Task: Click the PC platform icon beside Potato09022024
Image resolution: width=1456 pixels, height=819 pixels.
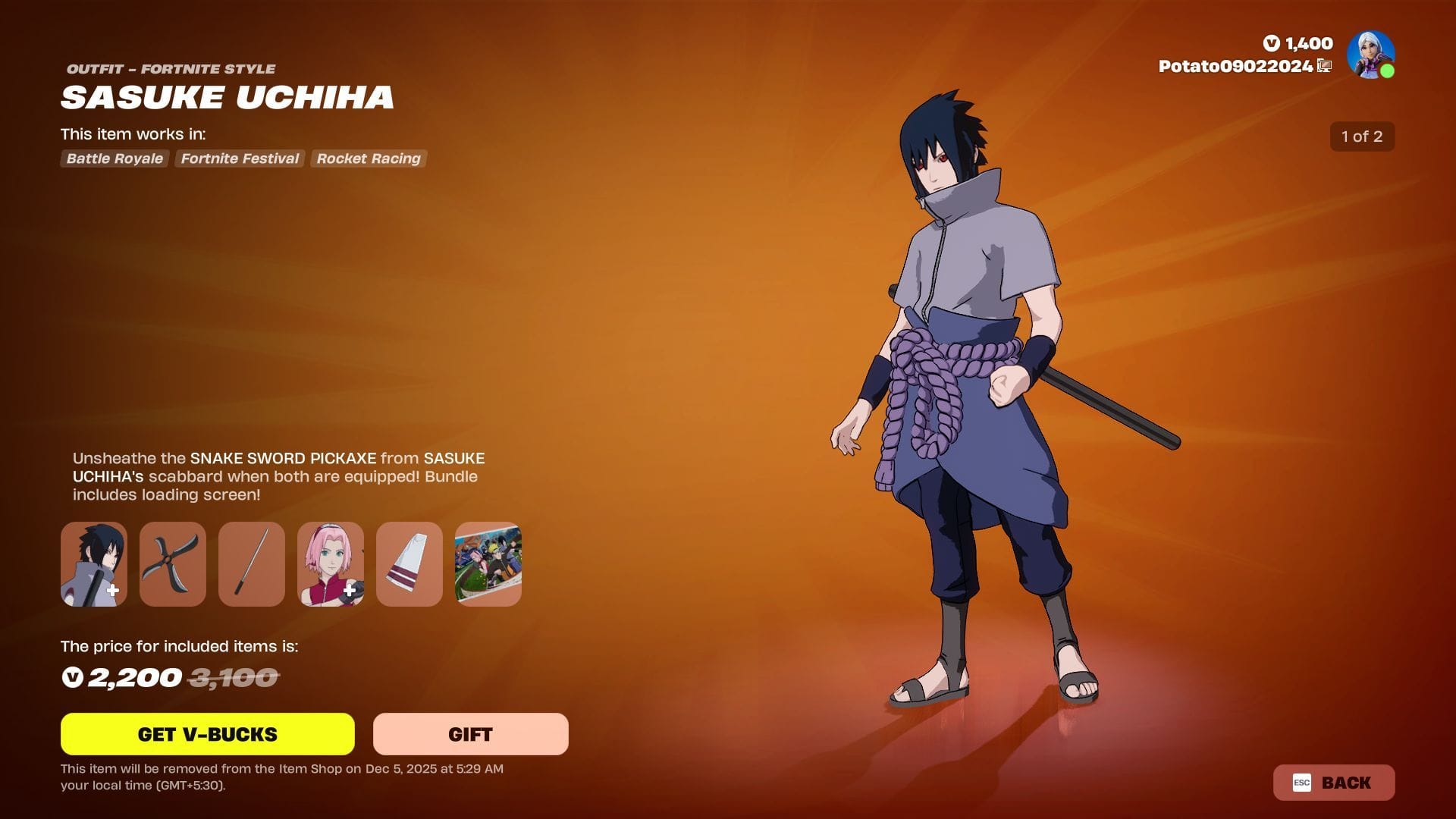Action: coord(1325,67)
